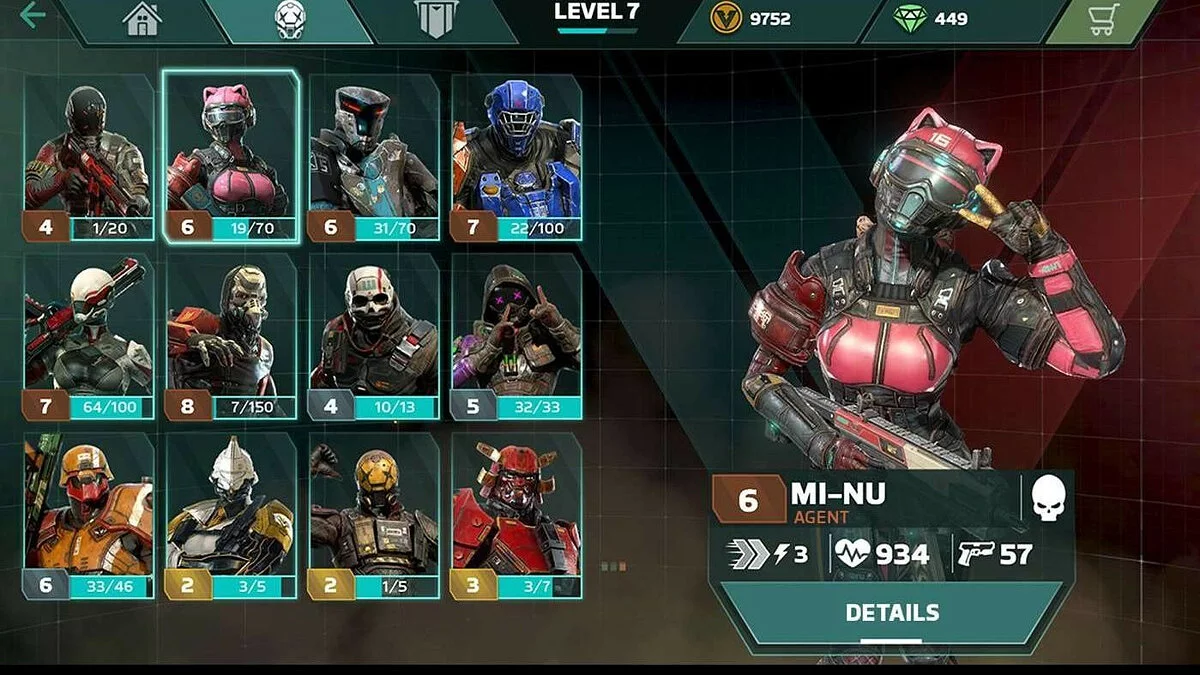Open the home tab

click(143, 20)
